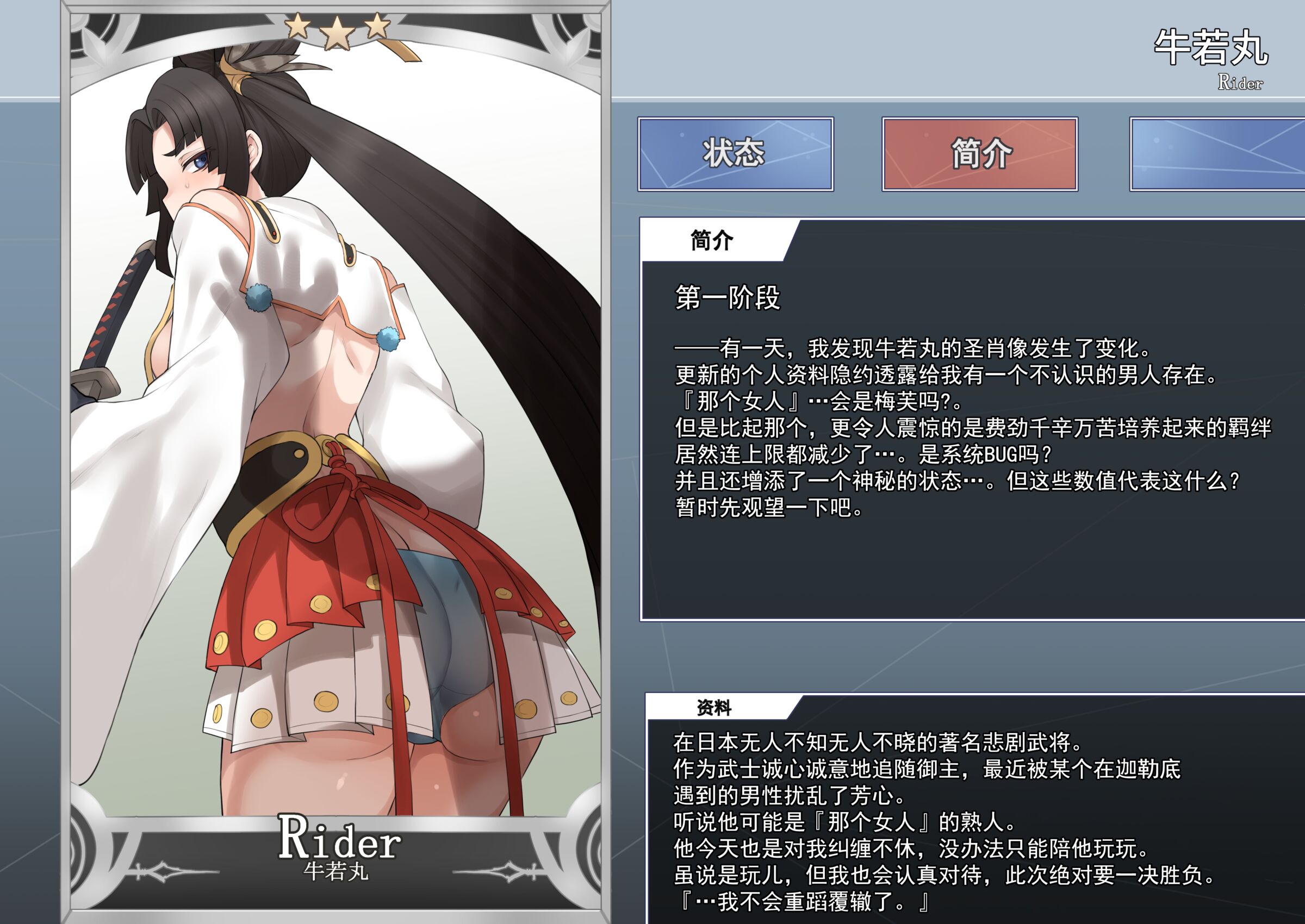
Task: Switch to the 状态 tab
Action: click(x=735, y=154)
